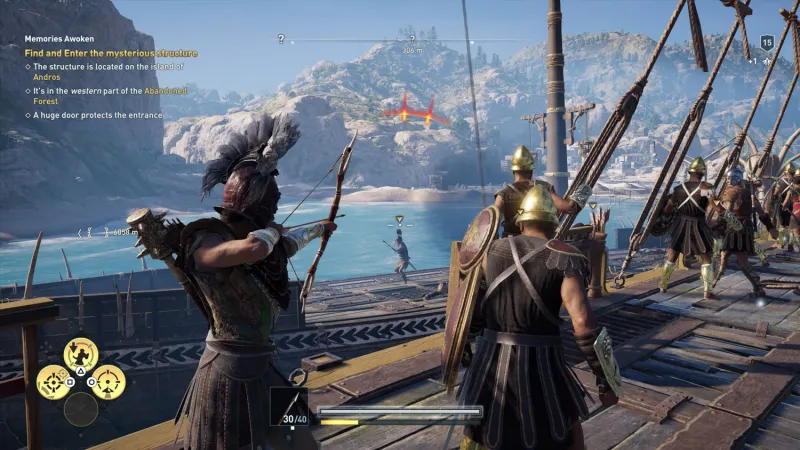This screenshot has height=450, width=800.
Task: Activate the top ability with the figure icon
Action: 80,353
